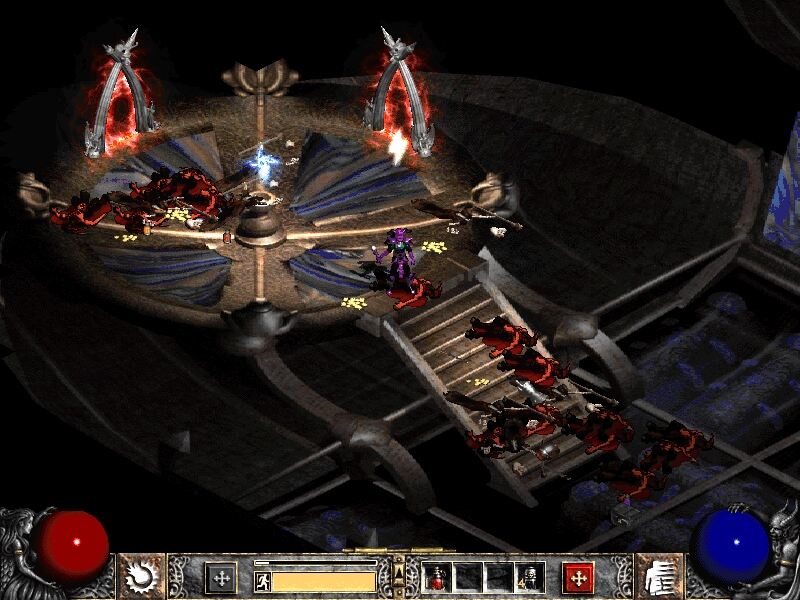Screen dimensions: 800x600
Task: Use the red healing potion in belt
Action: click(438, 578)
